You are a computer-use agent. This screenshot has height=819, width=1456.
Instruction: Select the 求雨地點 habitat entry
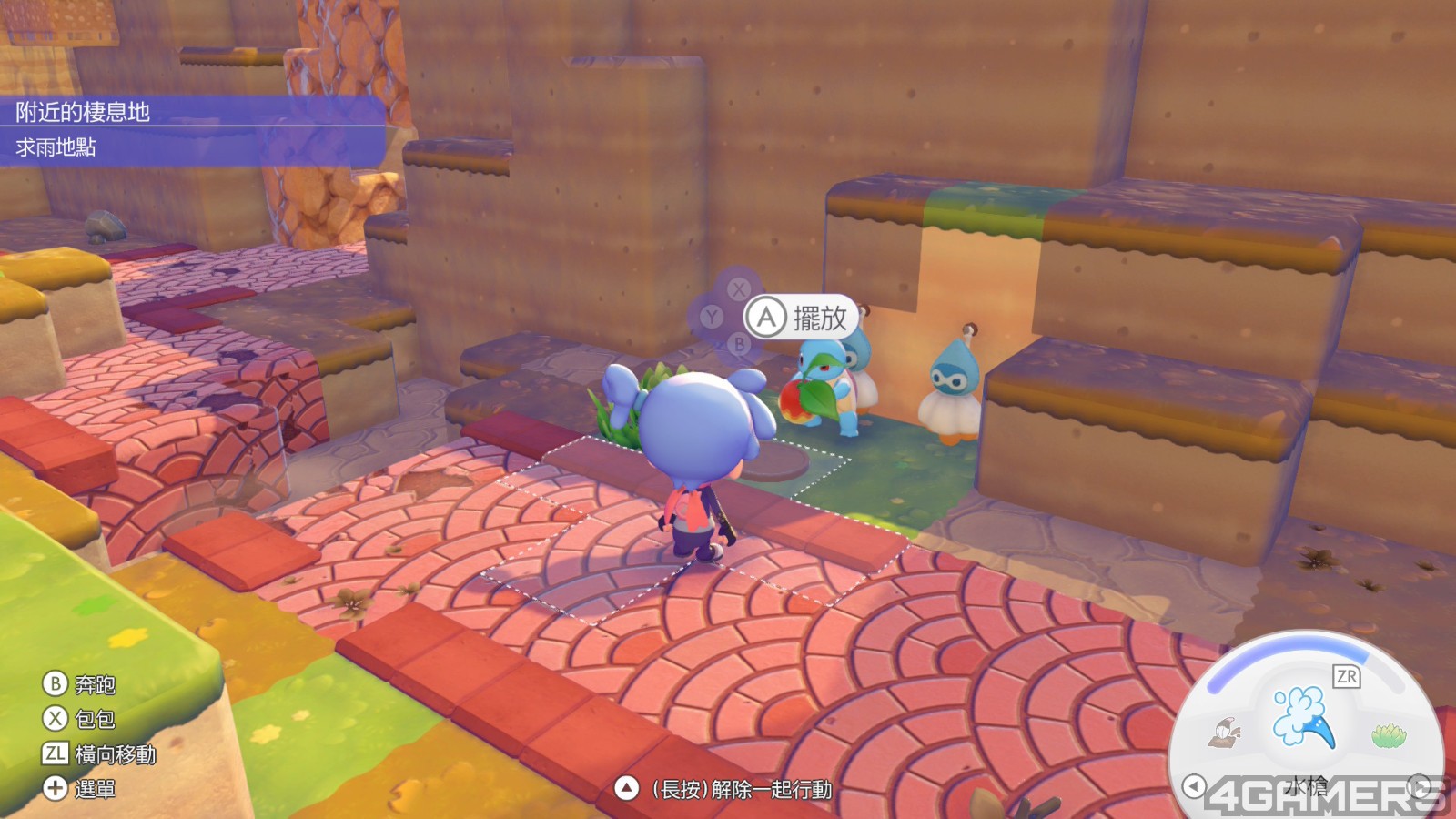coord(191,147)
